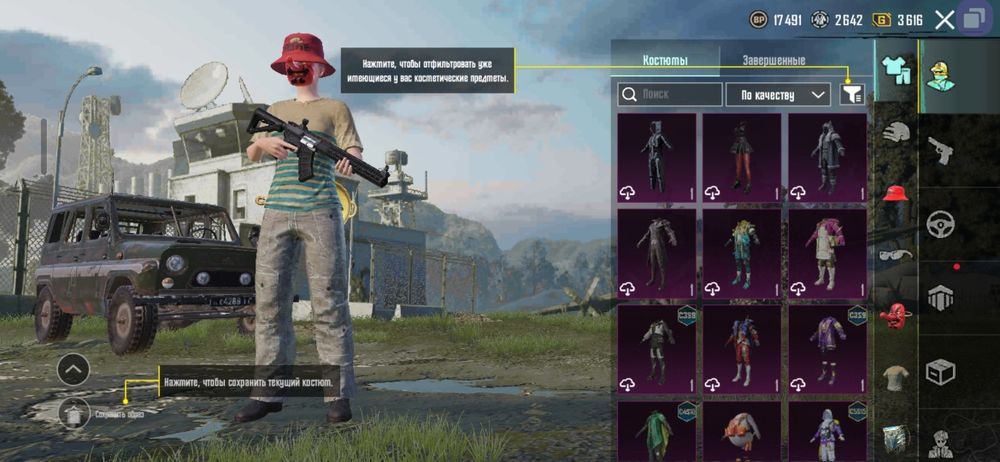Open the Завершенные tab
1000x462 pixels.
(773, 60)
